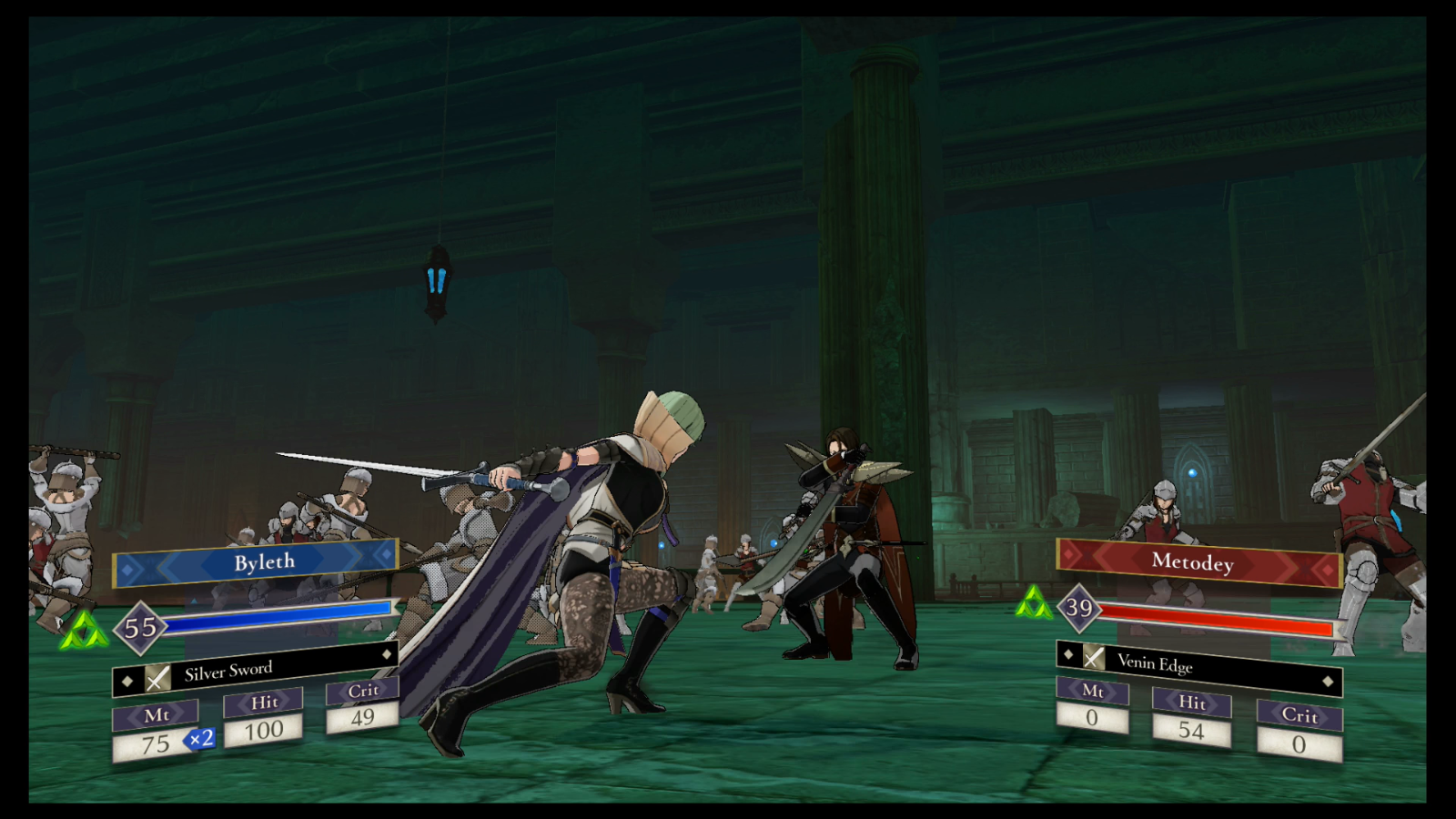Expand the Crit 49 value panel

coord(362,716)
